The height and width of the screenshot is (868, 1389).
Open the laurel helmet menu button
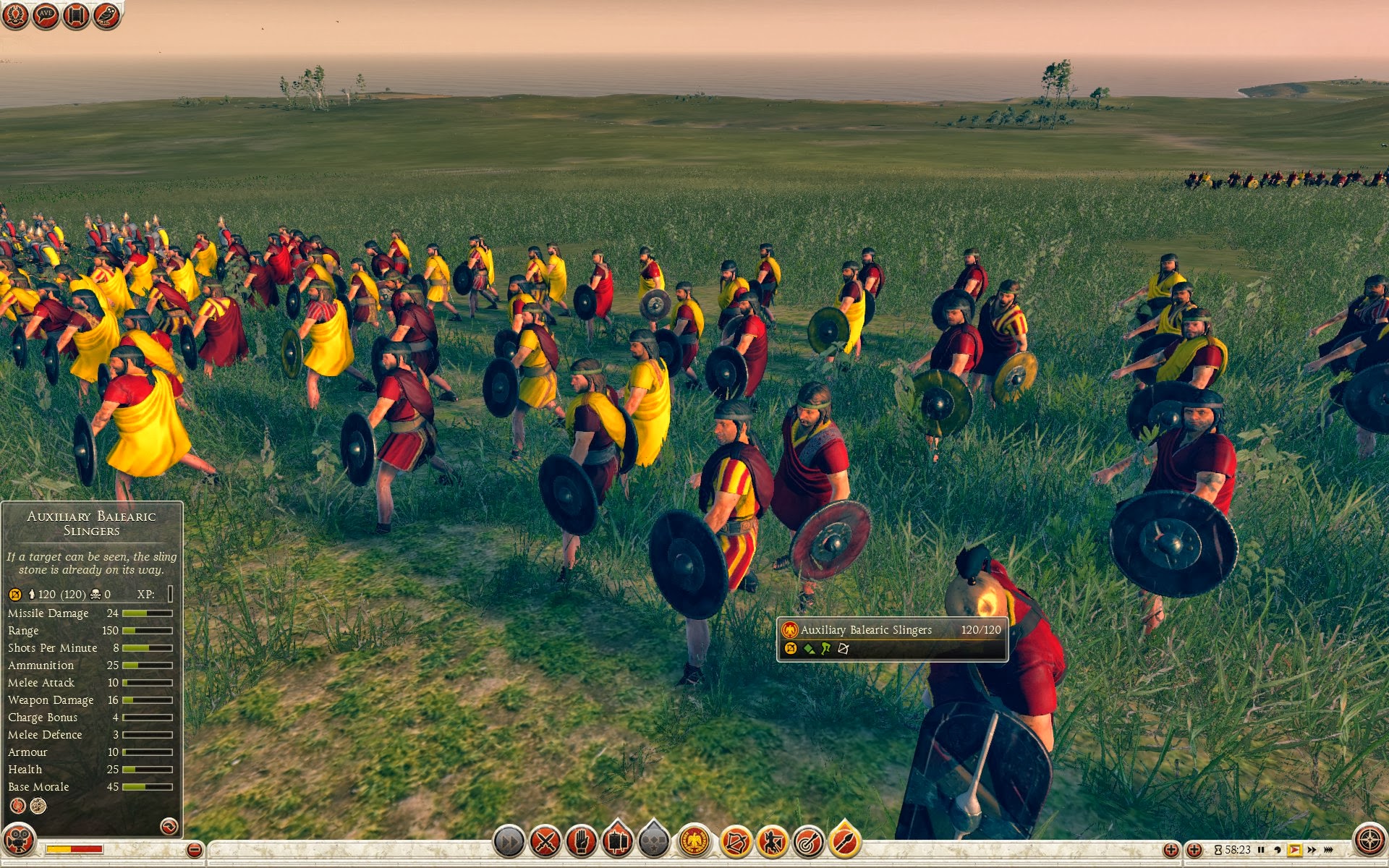(x=15, y=15)
